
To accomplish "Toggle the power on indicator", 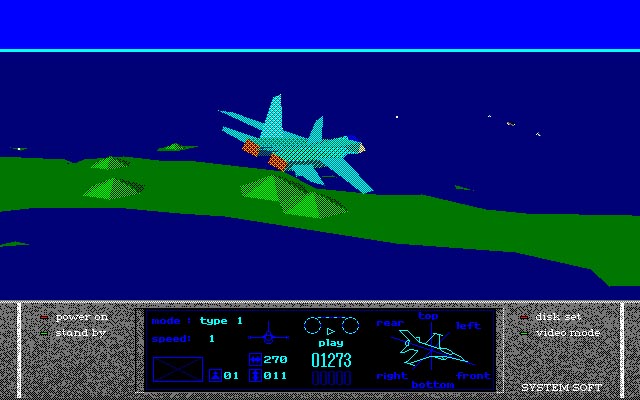I will [80, 317].
